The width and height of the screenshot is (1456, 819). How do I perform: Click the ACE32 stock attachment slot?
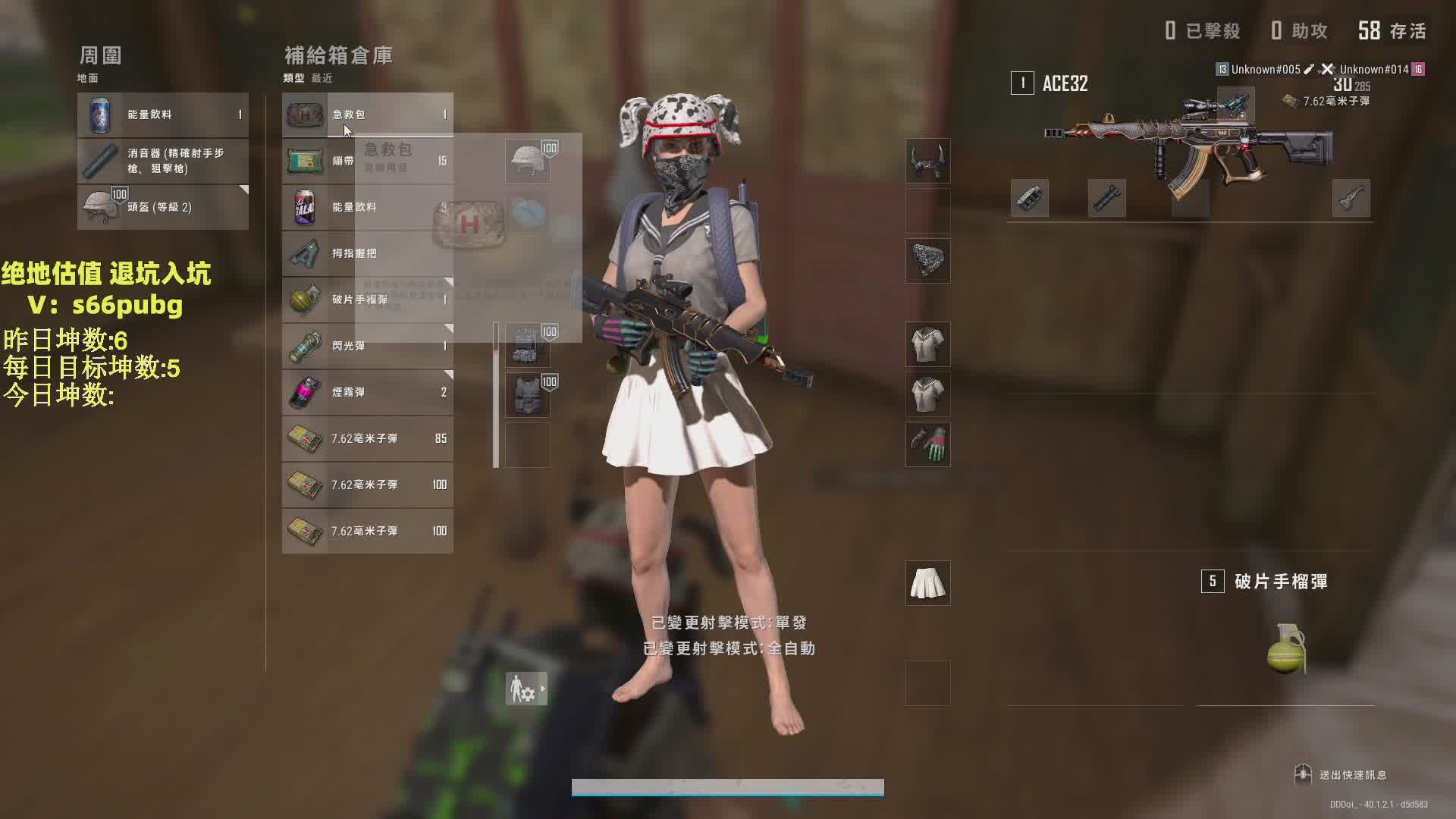1351,199
